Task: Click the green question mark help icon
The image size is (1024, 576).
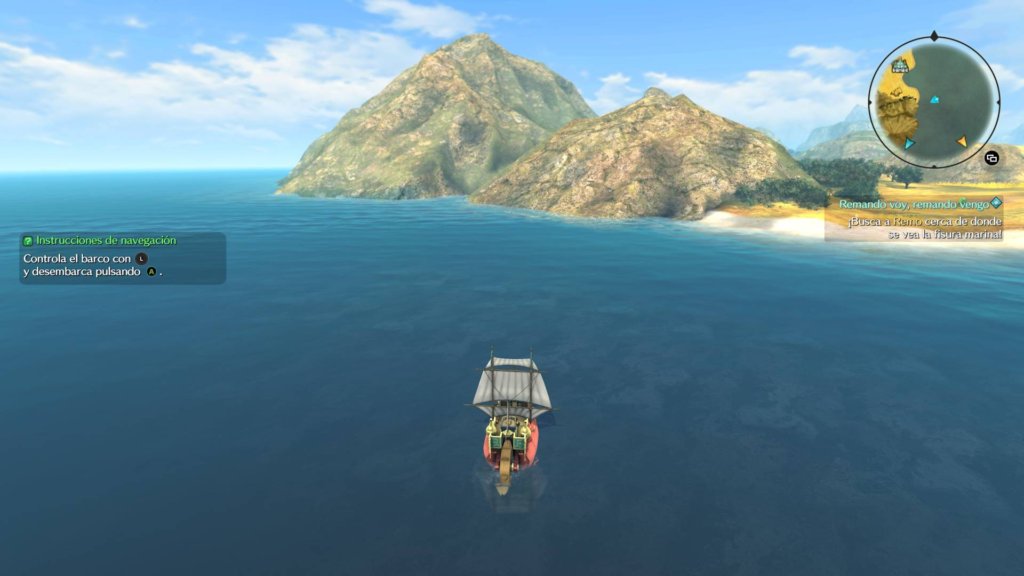Action: point(28,240)
